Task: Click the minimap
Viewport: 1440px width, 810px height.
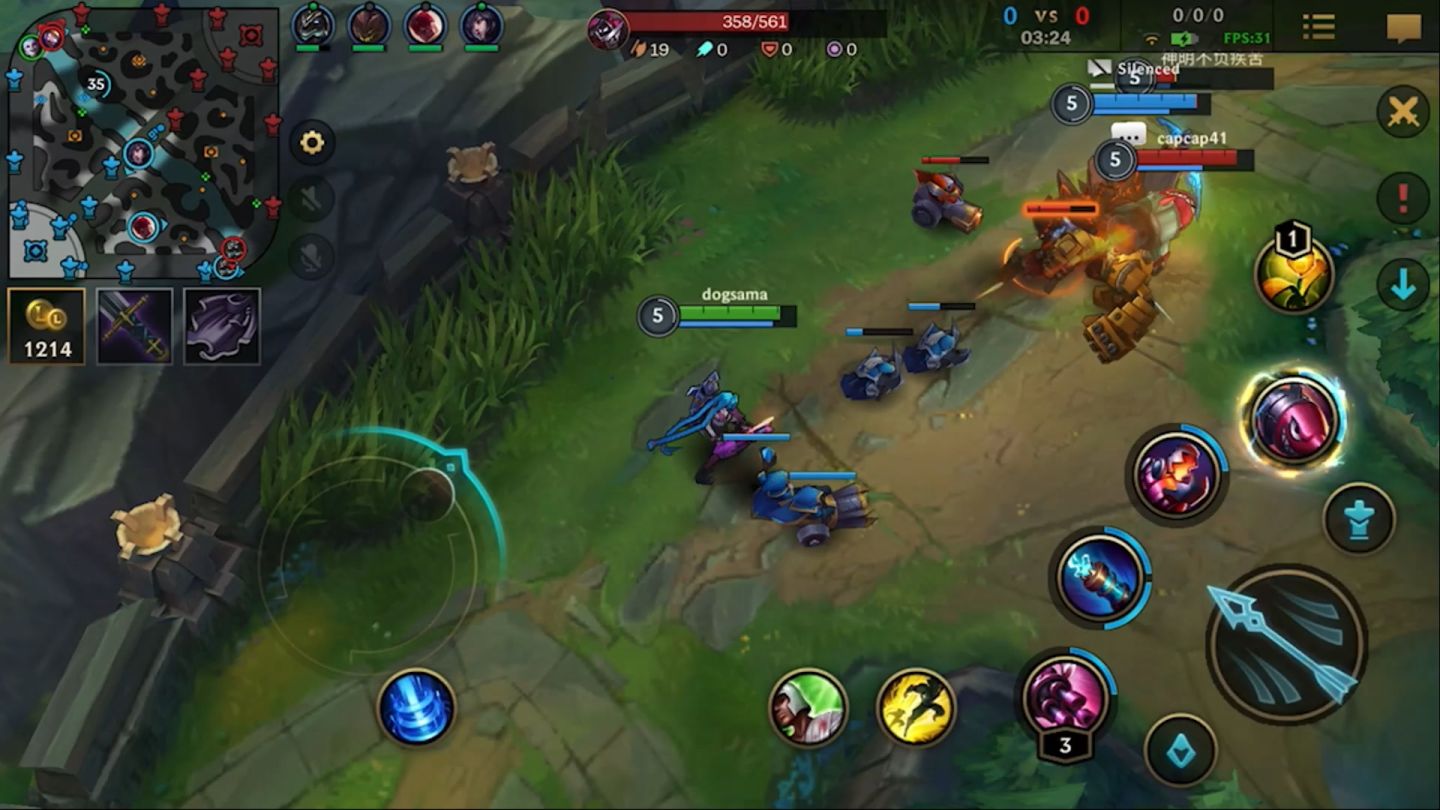Action: [x=143, y=142]
